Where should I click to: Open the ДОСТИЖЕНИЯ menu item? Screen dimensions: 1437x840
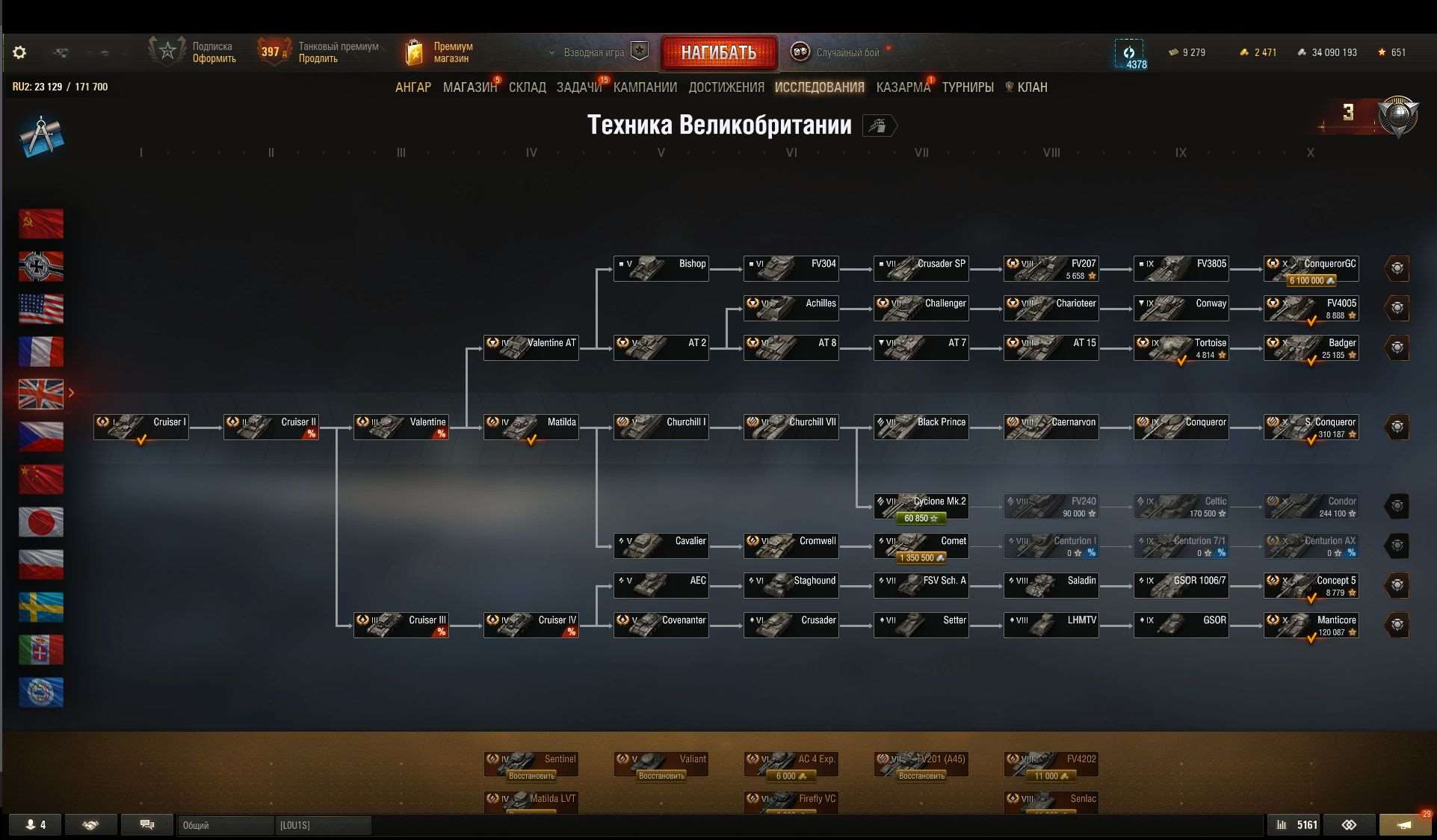(x=726, y=87)
